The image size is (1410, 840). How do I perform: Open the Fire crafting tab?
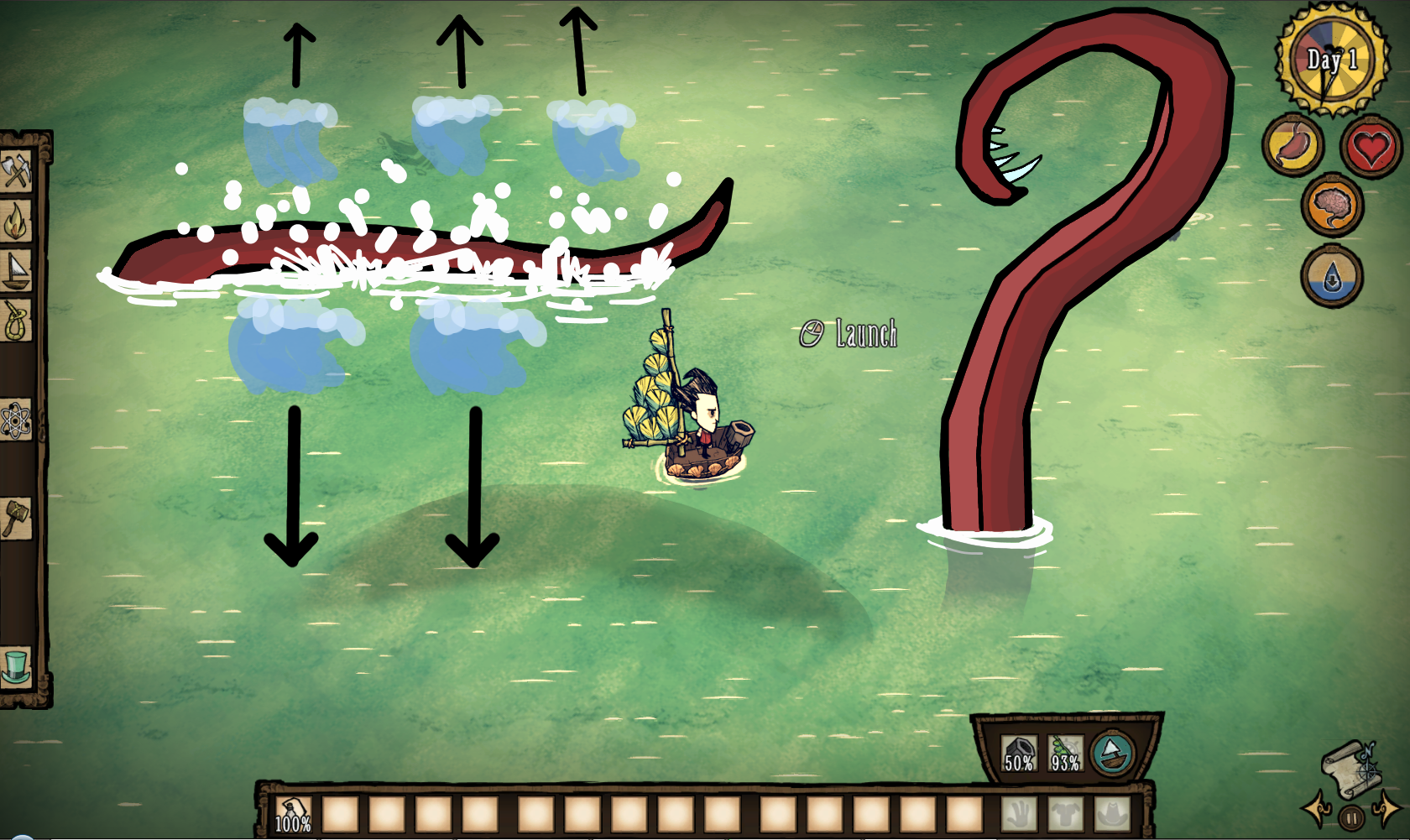[16, 222]
